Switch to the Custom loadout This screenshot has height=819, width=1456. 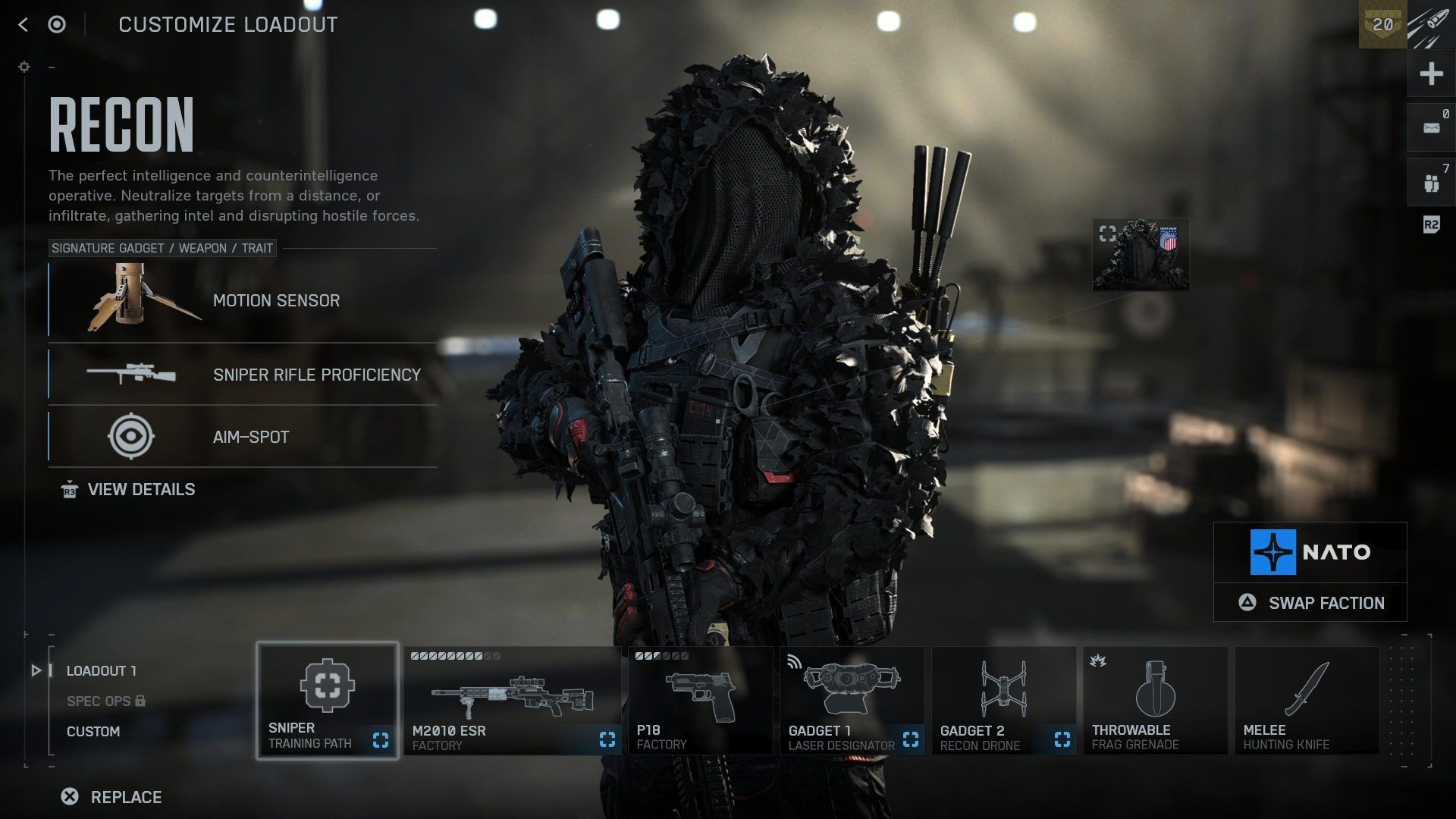[93, 732]
